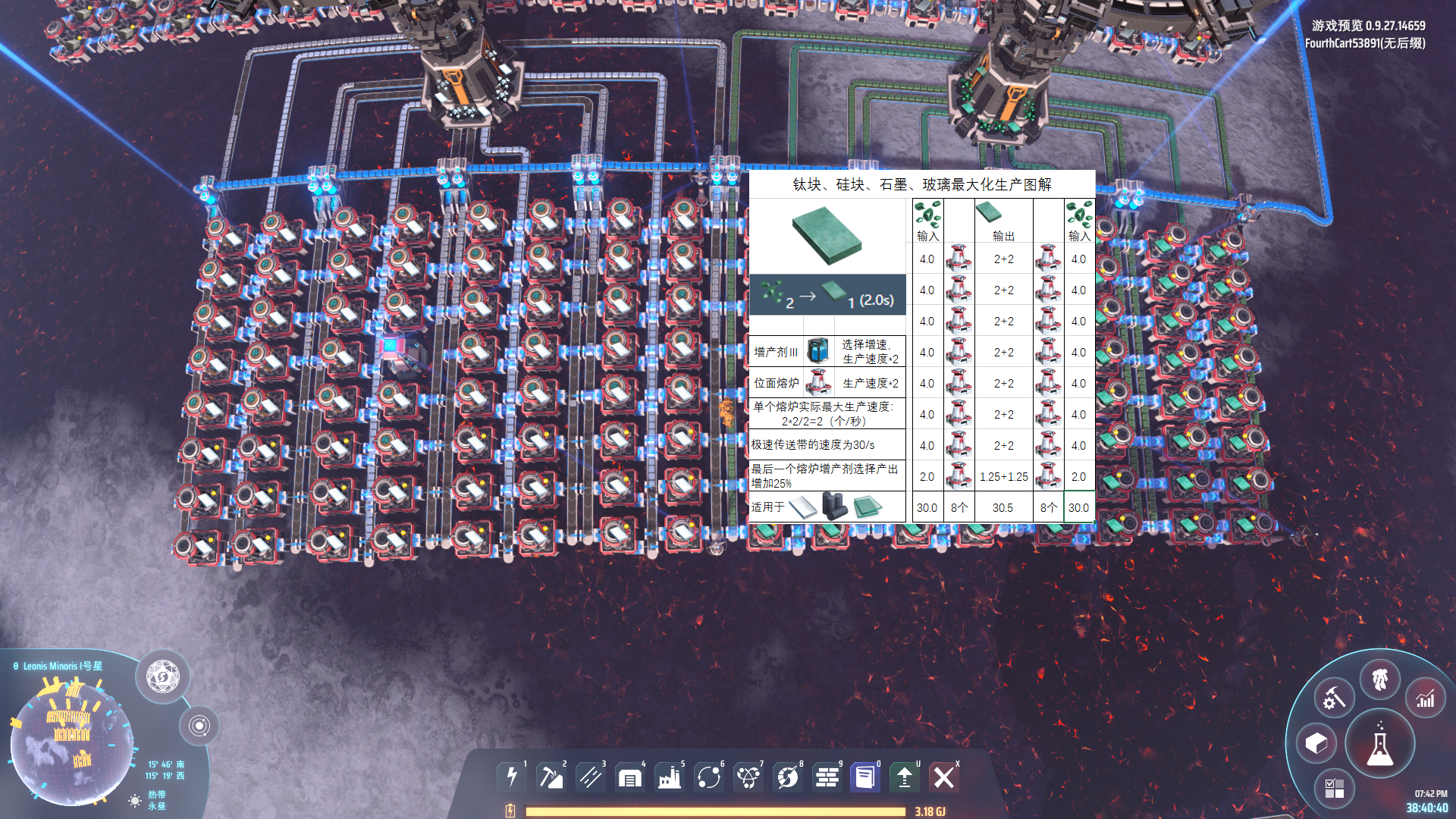Open the star map orbit icon
1456x819 pixels.
[201, 726]
